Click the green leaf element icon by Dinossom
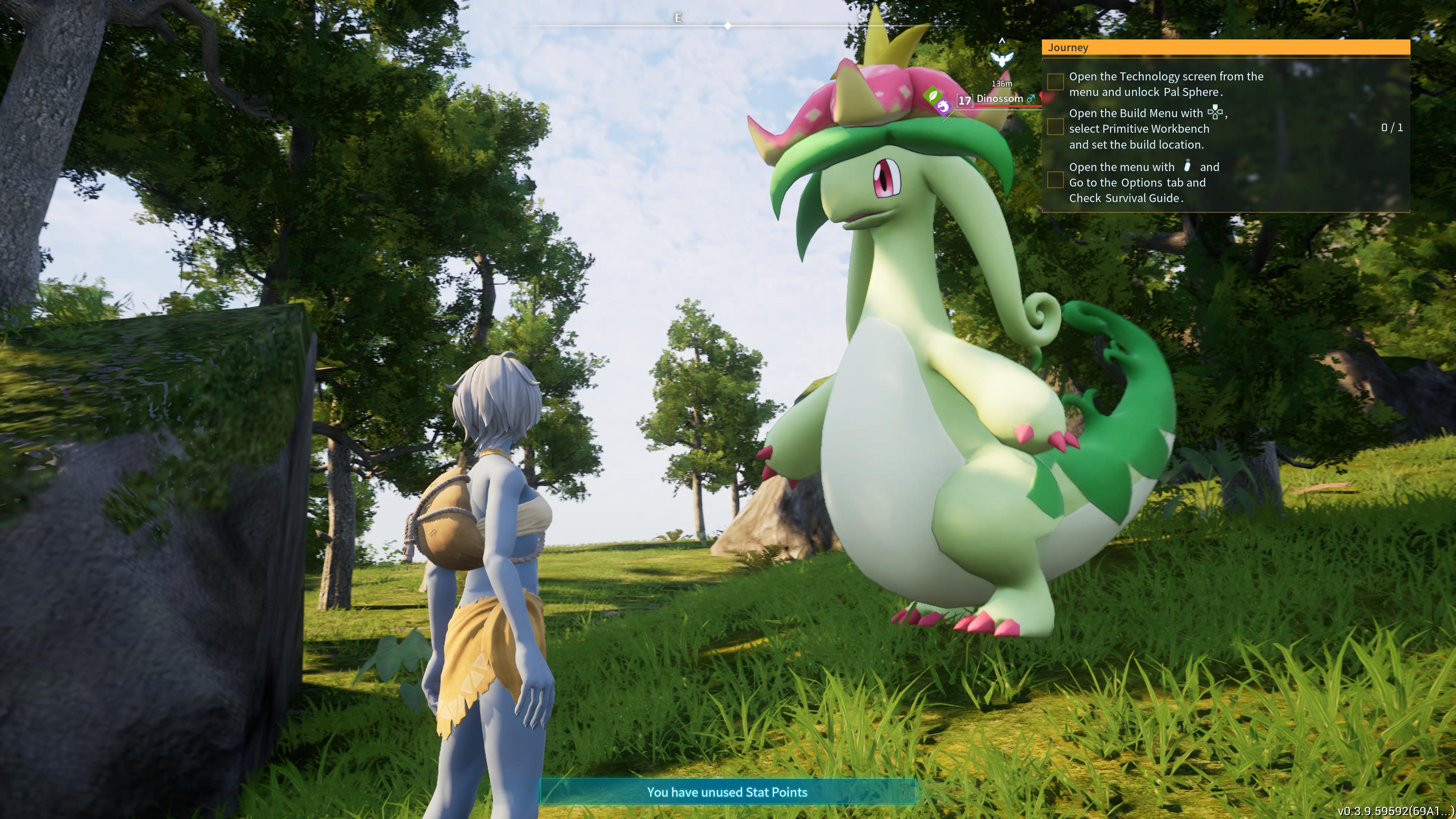Viewport: 1456px width, 819px height. [932, 95]
